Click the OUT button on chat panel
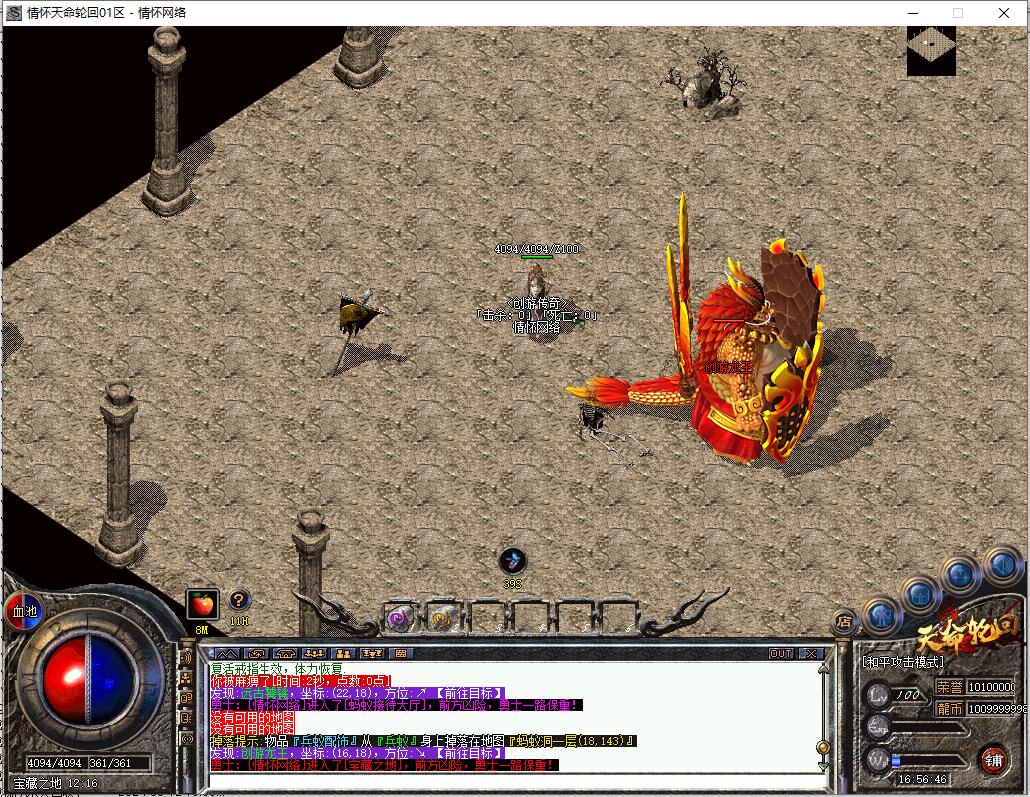 tap(781, 654)
